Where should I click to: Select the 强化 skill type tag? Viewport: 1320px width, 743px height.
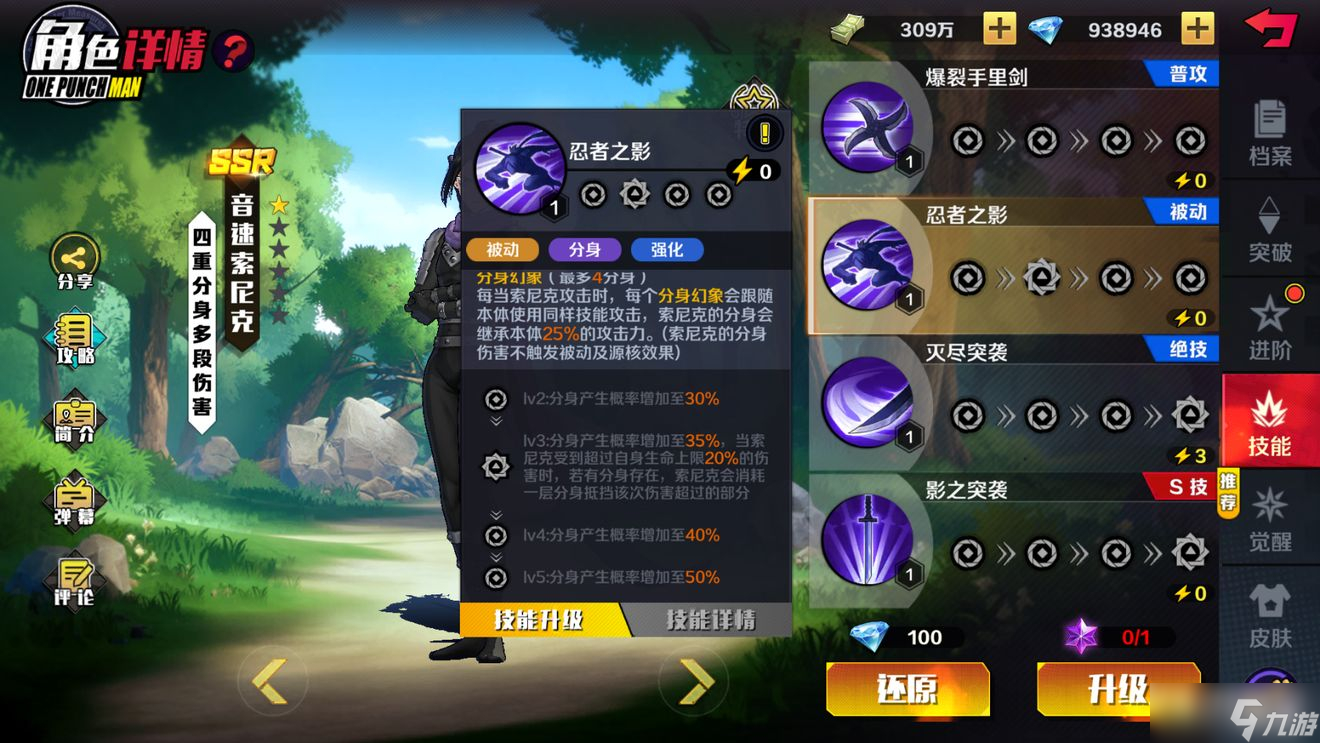coord(666,249)
